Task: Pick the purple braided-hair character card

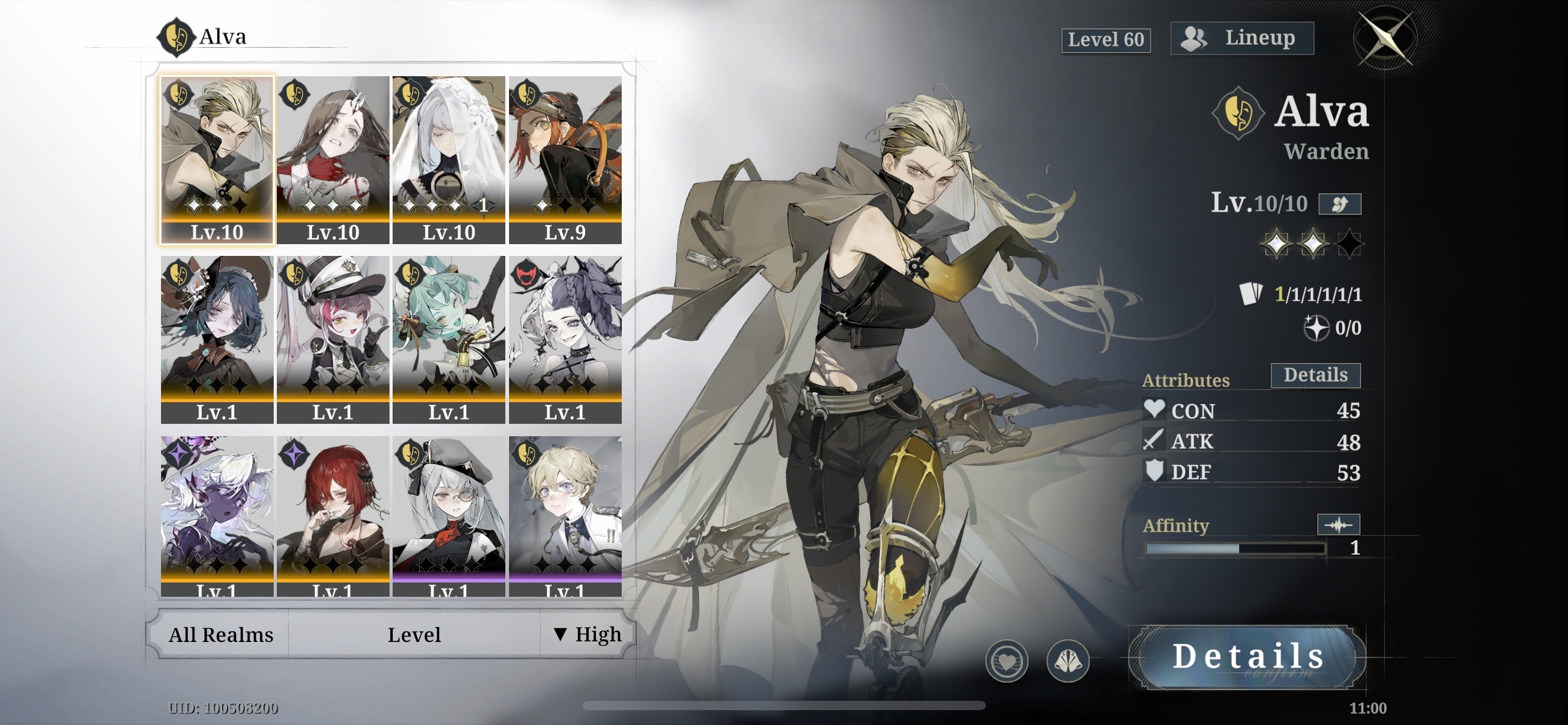Action: pos(565,339)
